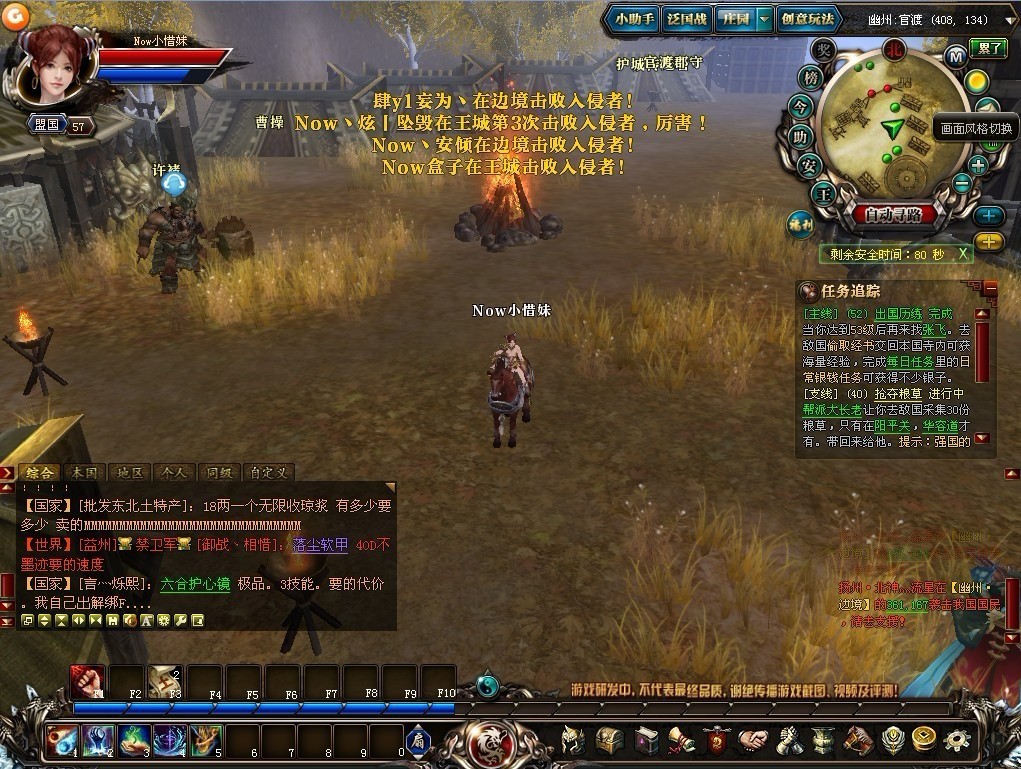Open the 福利 welfare icon
Screen dimensions: 1021x769
pyautogui.click(x=799, y=223)
